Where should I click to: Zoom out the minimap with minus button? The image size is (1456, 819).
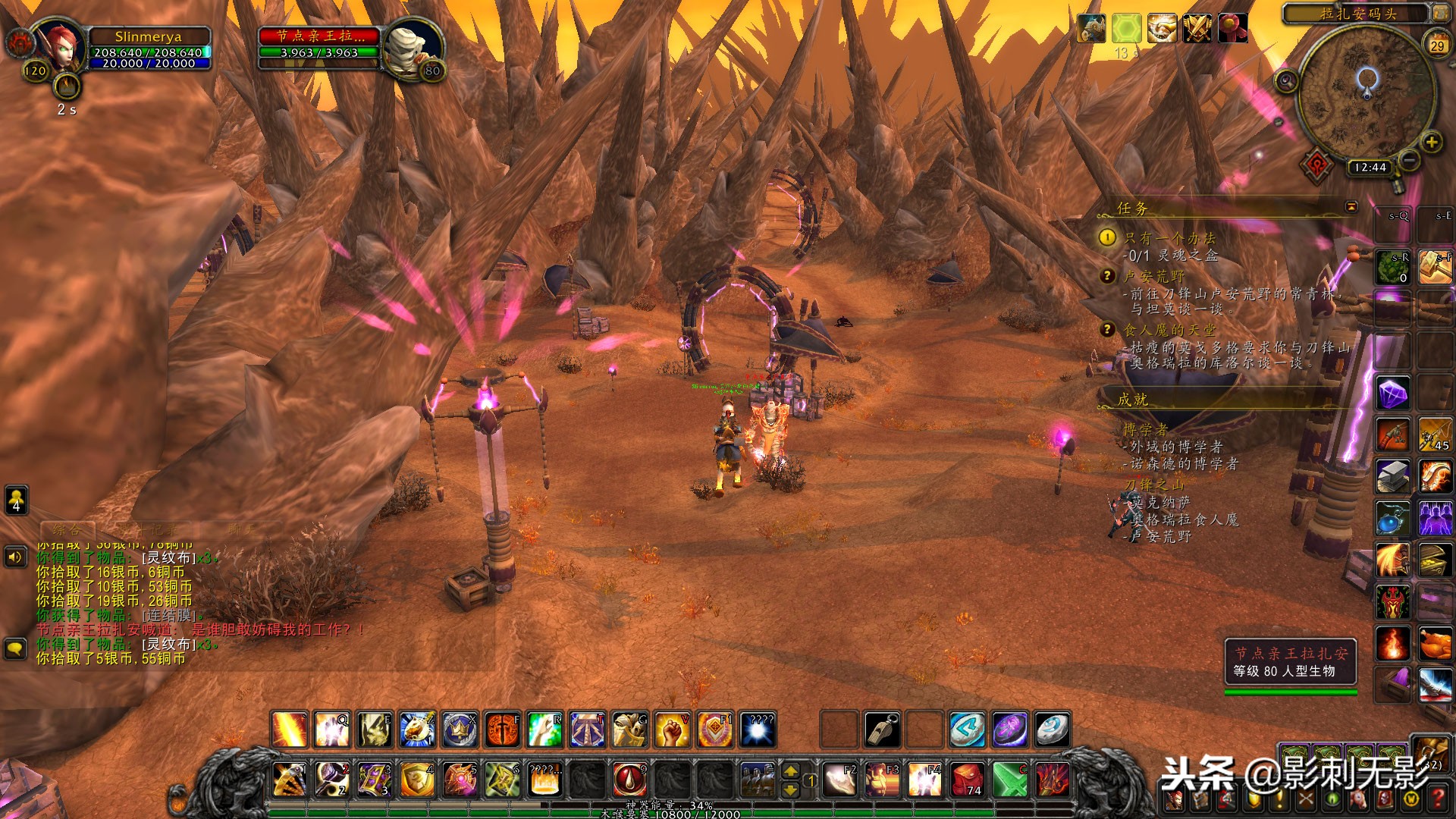pyautogui.click(x=1409, y=160)
